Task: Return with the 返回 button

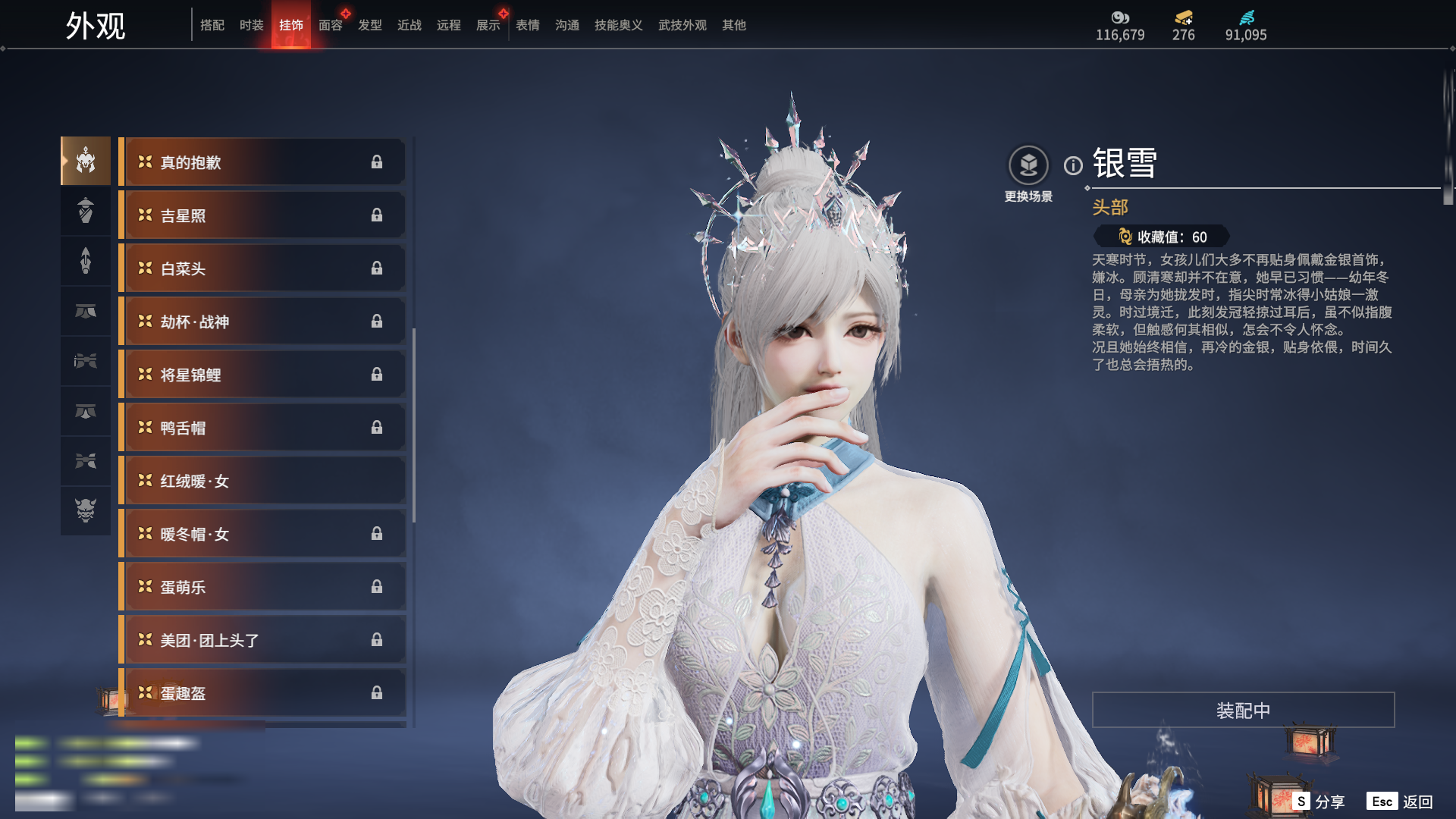Action: pyautogui.click(x=1401, y=802)
